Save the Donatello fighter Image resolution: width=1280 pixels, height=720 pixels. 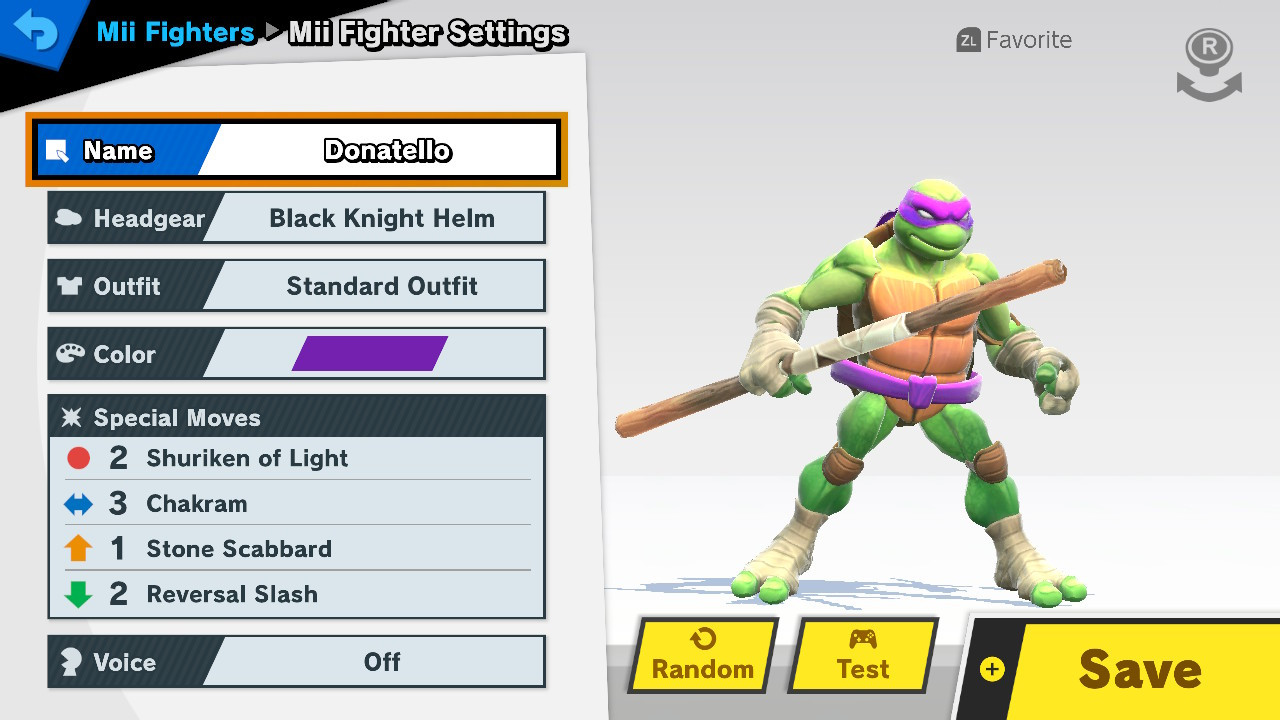[1140, 668]
